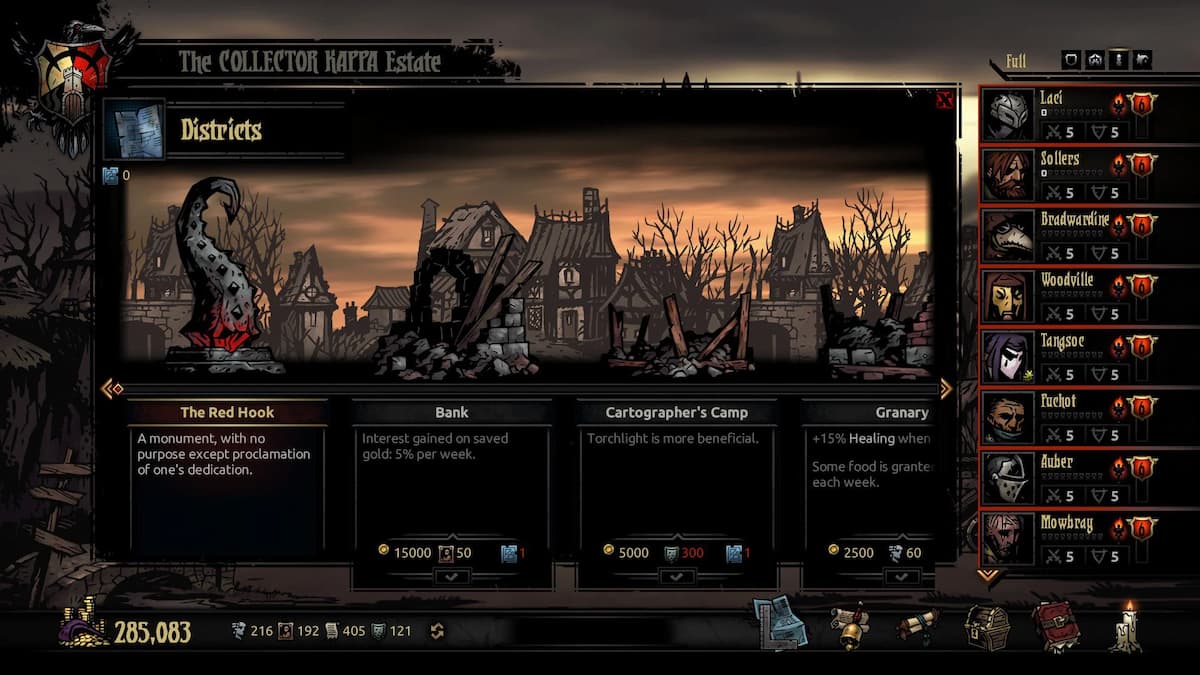
Task: Confirm building the Cartographer's Camp
Action: (676, 576)
